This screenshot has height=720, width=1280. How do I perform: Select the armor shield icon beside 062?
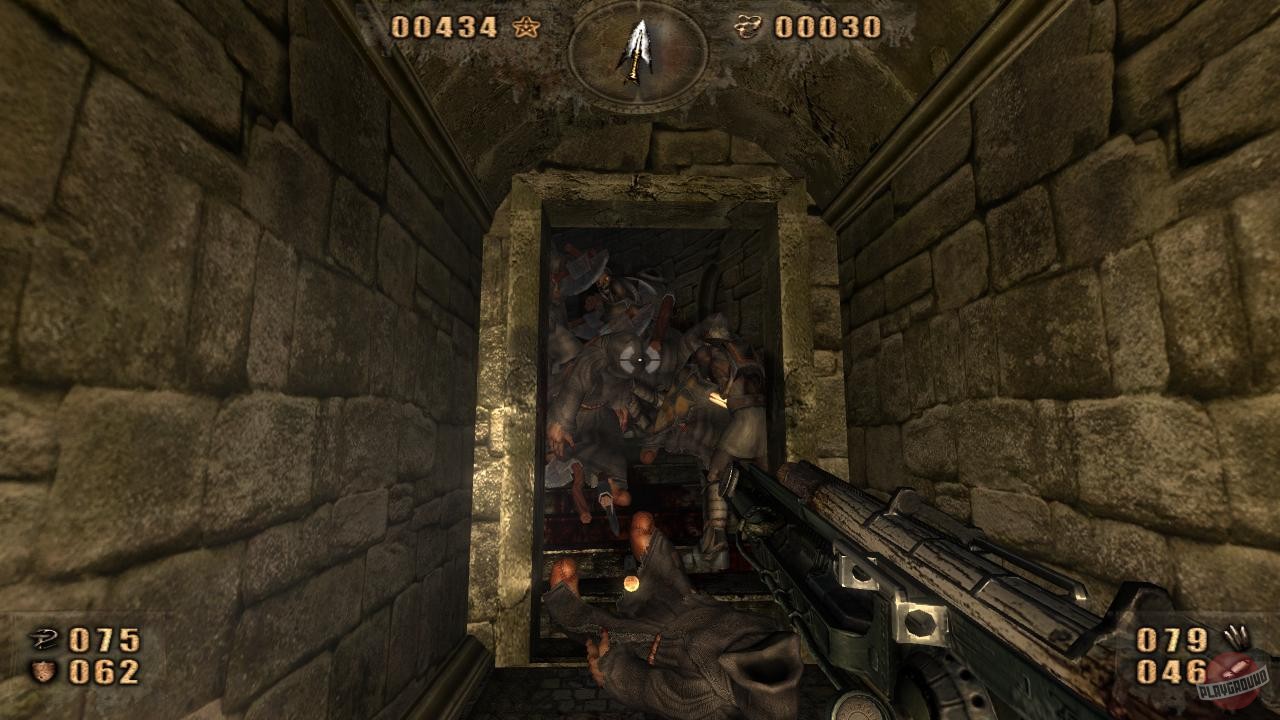(x=41, y=672)
